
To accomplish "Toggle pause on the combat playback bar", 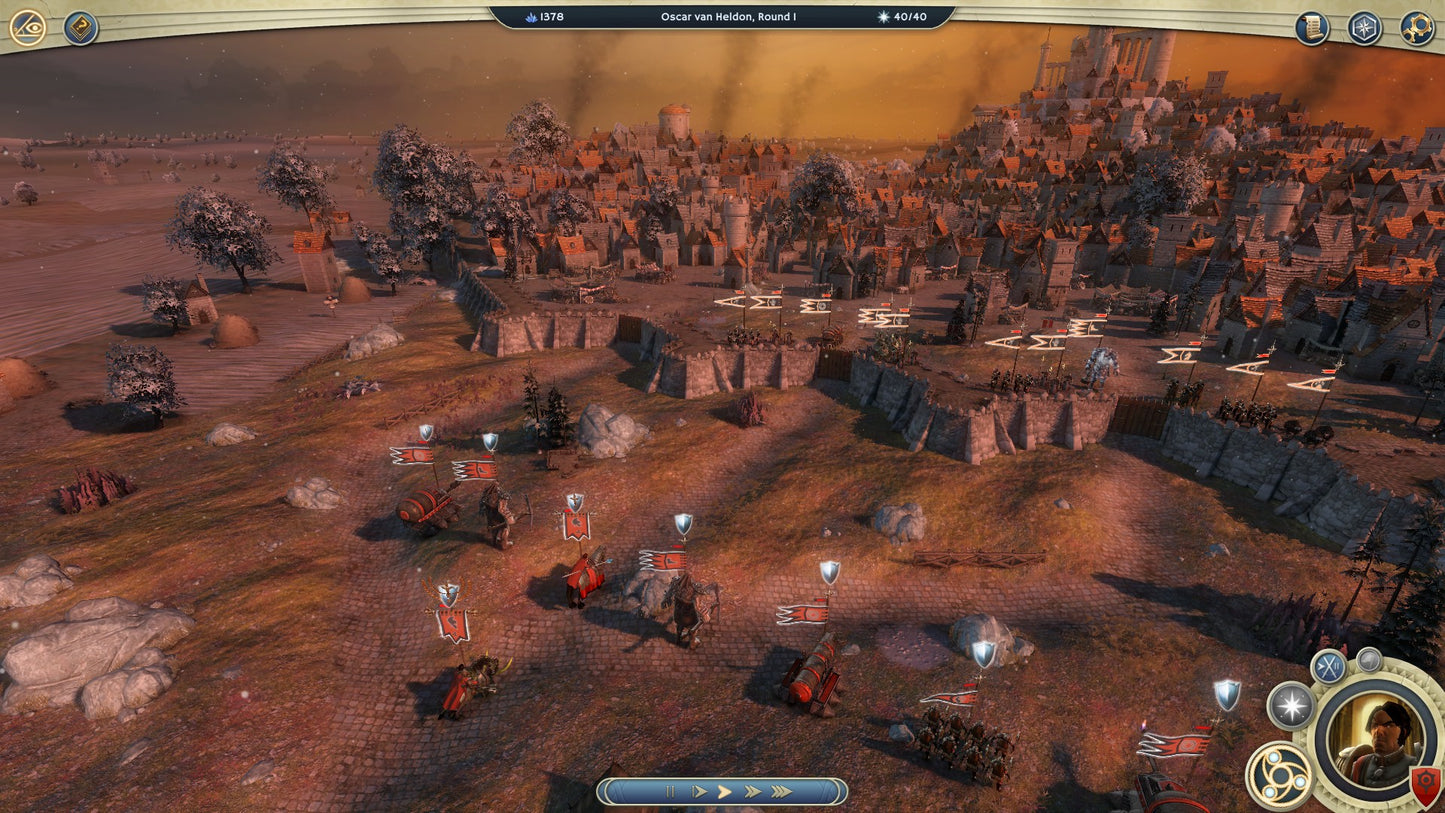I will click(670, 791).
